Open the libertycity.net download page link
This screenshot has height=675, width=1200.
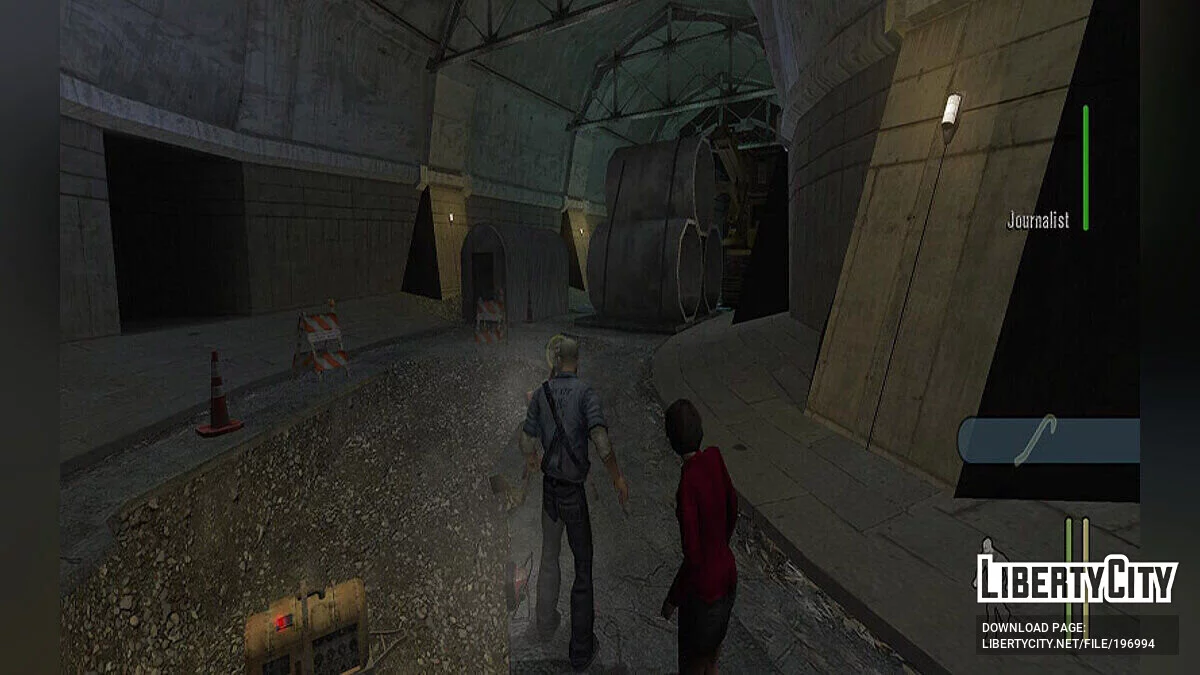point(1067,643)
